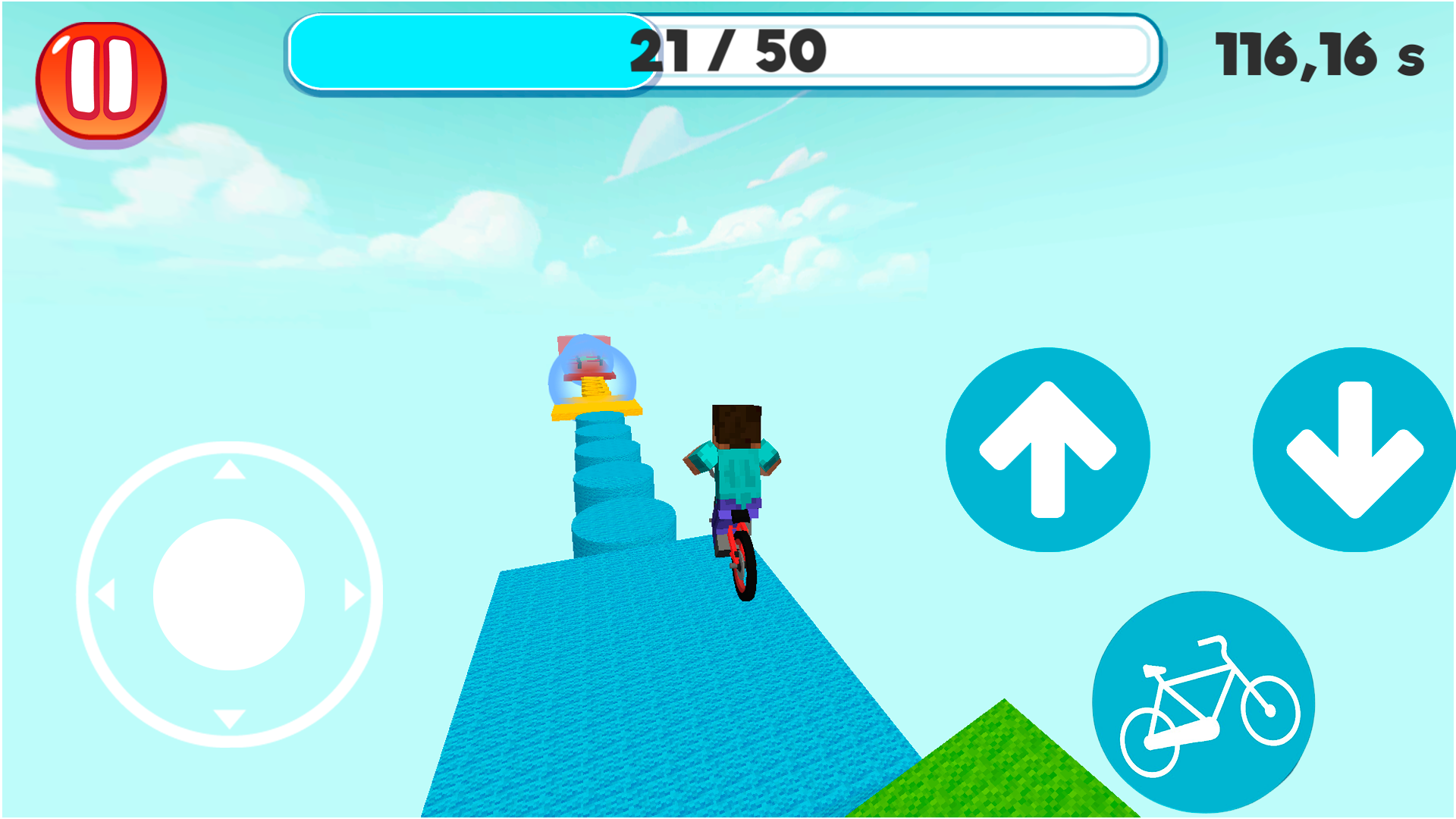Tap the 21 / 50 progress bar

[720, 53]
